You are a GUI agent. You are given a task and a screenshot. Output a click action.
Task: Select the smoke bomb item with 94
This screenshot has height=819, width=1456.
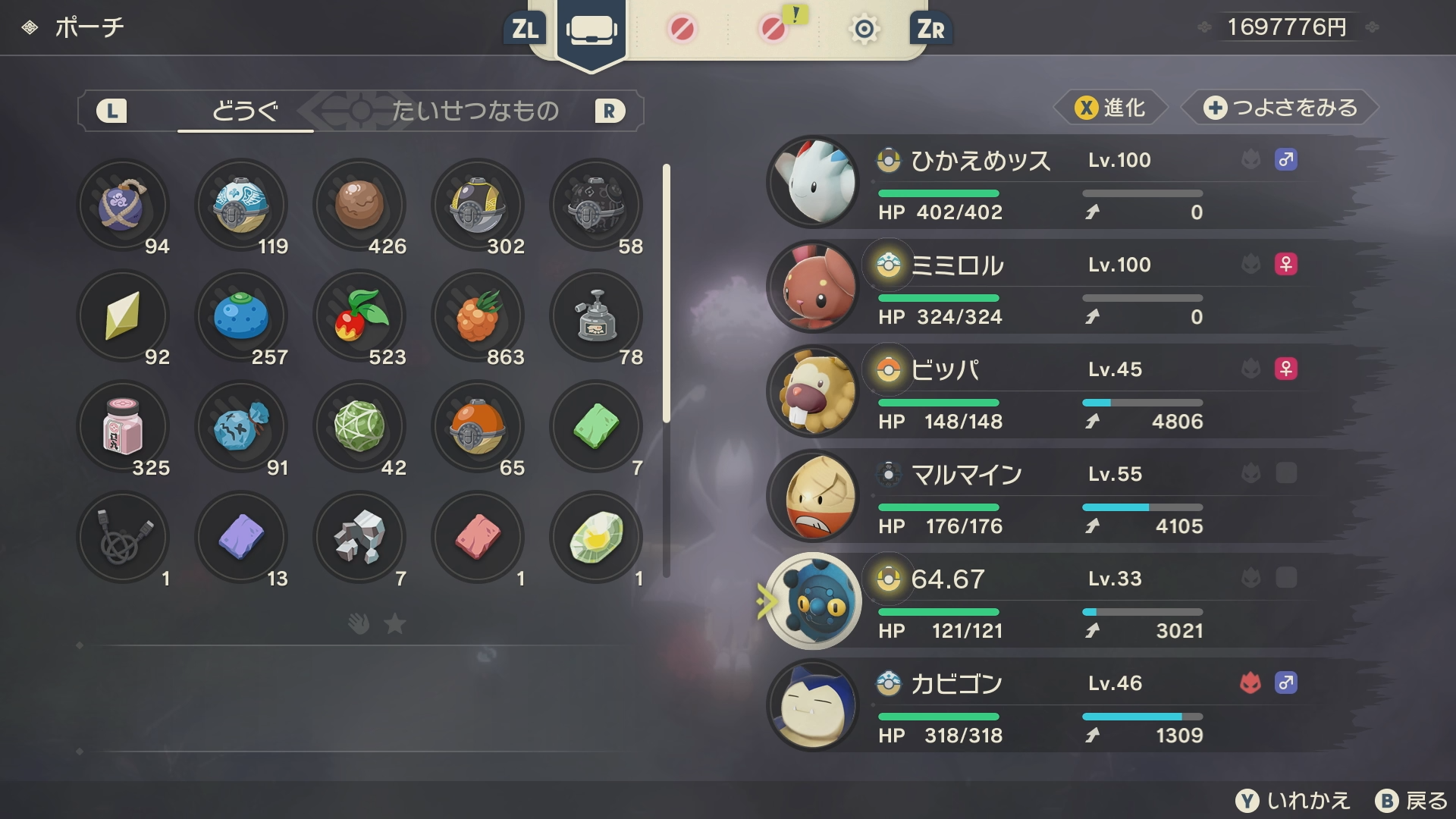123,205
